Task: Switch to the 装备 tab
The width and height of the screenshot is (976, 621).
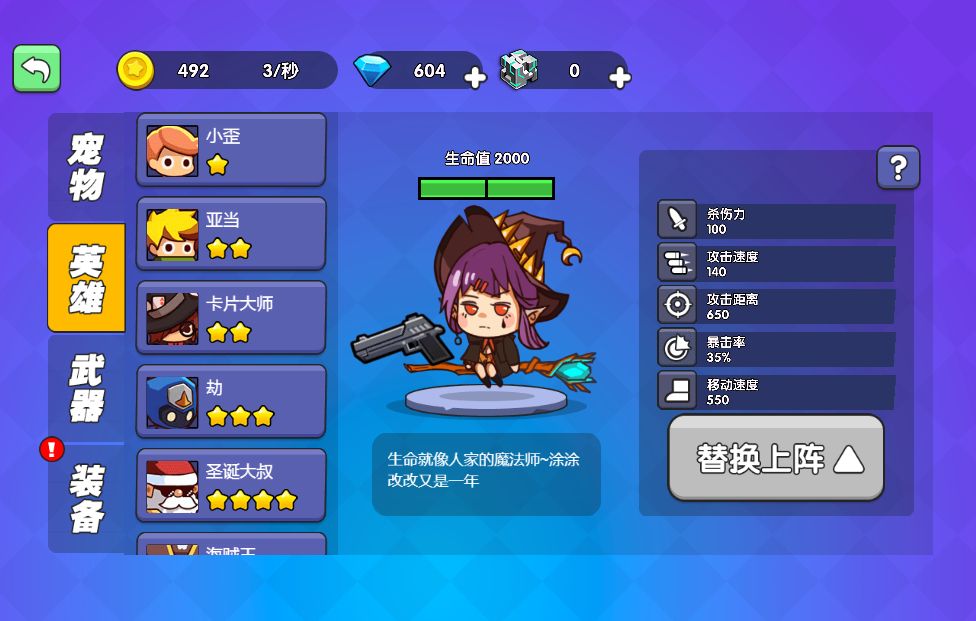Action: coord(86,498)
